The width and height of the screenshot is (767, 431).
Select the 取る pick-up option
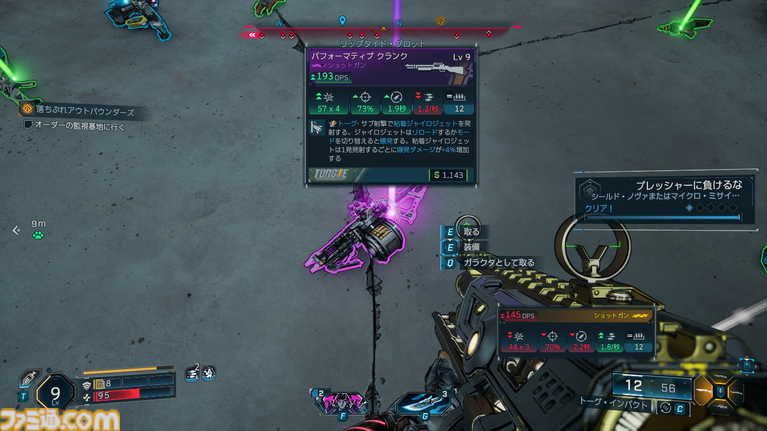click(471, 232)
